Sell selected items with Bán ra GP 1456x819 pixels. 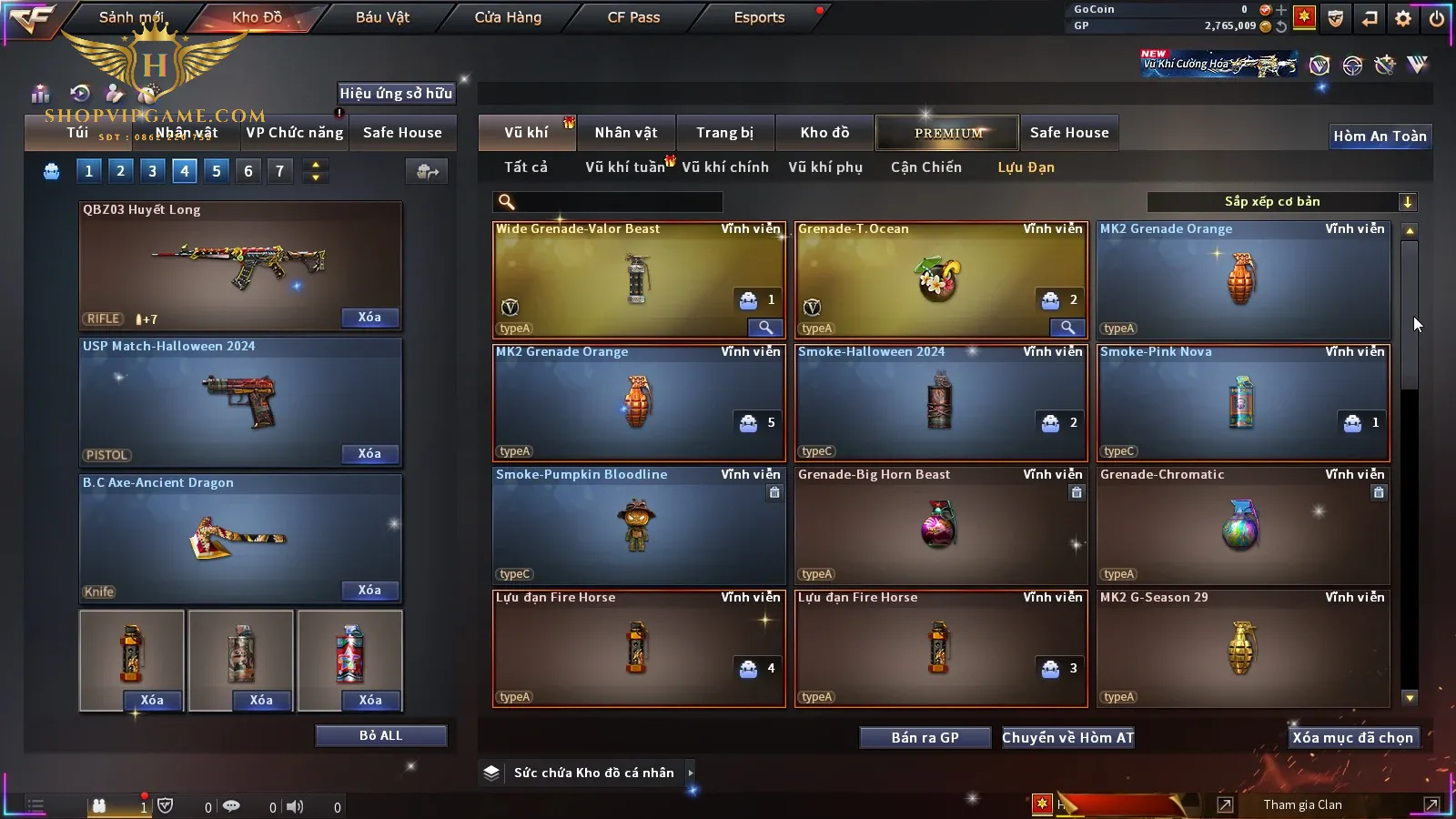[925, 738]
